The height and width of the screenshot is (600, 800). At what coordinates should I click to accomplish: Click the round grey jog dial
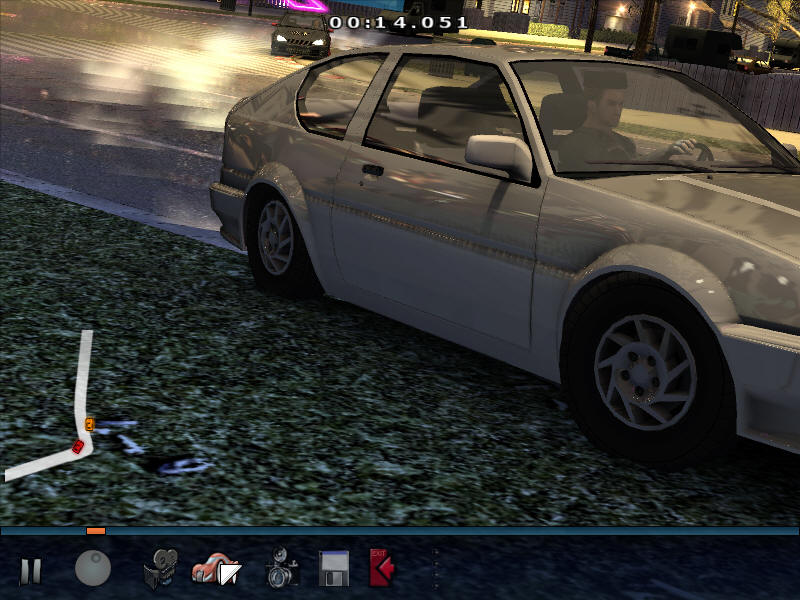[93, 569]
